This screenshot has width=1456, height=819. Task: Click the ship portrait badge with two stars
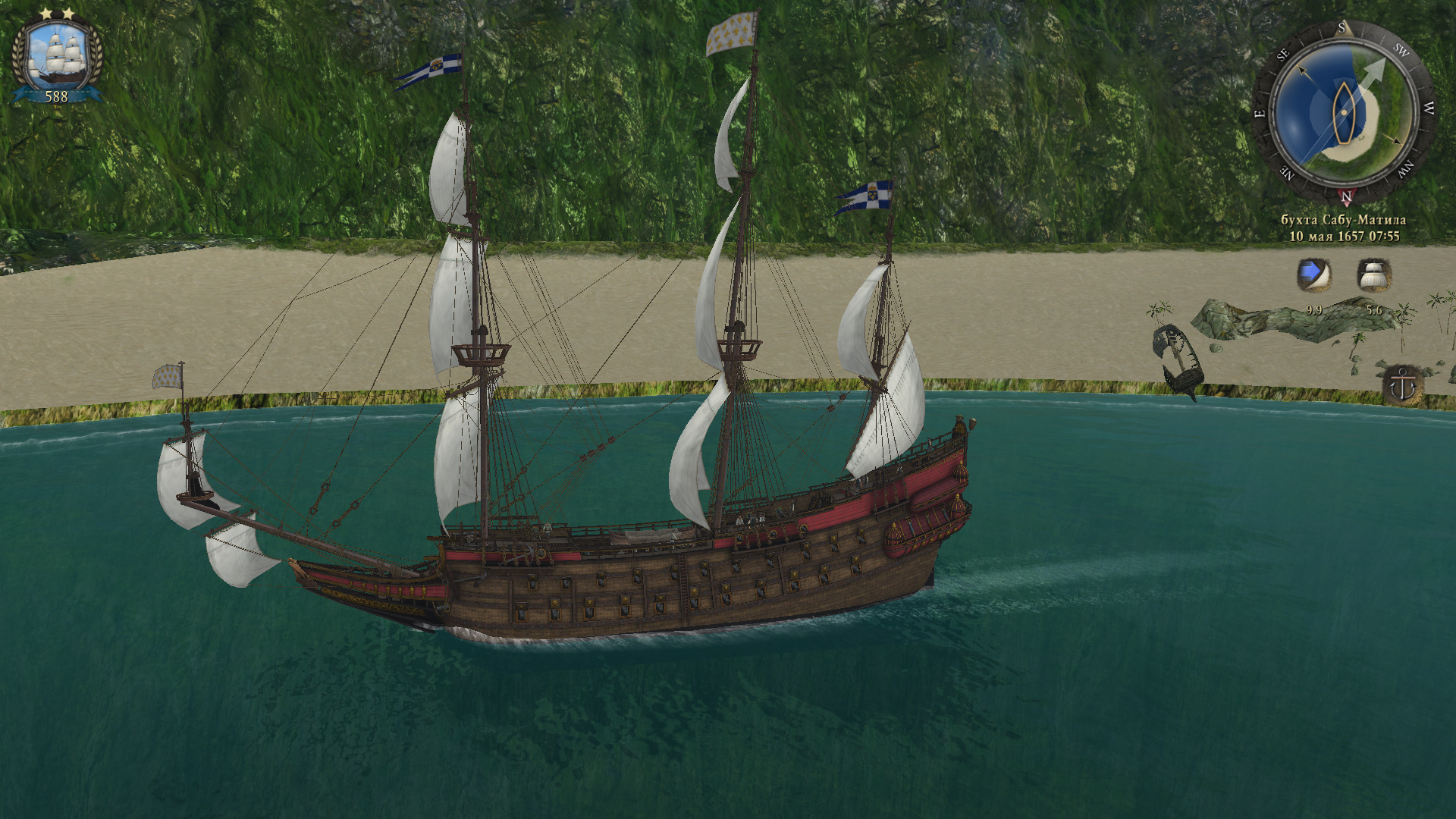[x=56, y=58]
